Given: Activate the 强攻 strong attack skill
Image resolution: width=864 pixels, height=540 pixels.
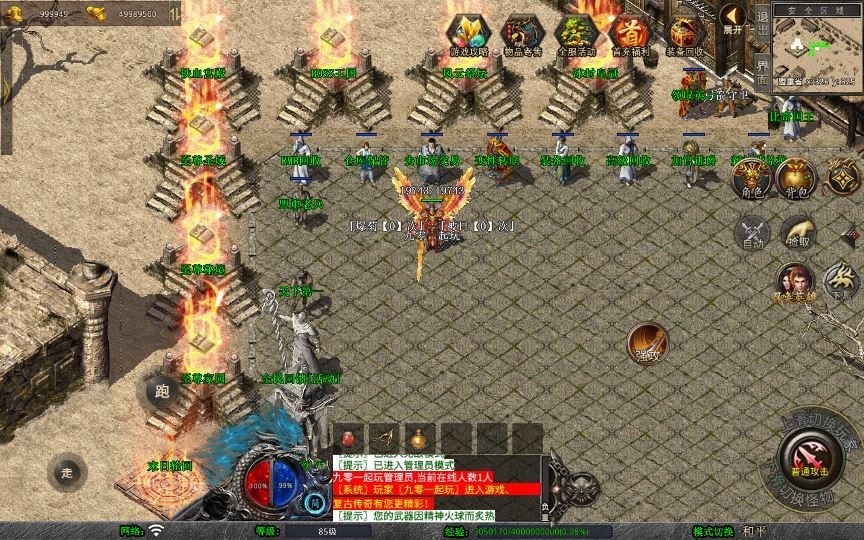Looking at the screenshot, I should 648,342.
